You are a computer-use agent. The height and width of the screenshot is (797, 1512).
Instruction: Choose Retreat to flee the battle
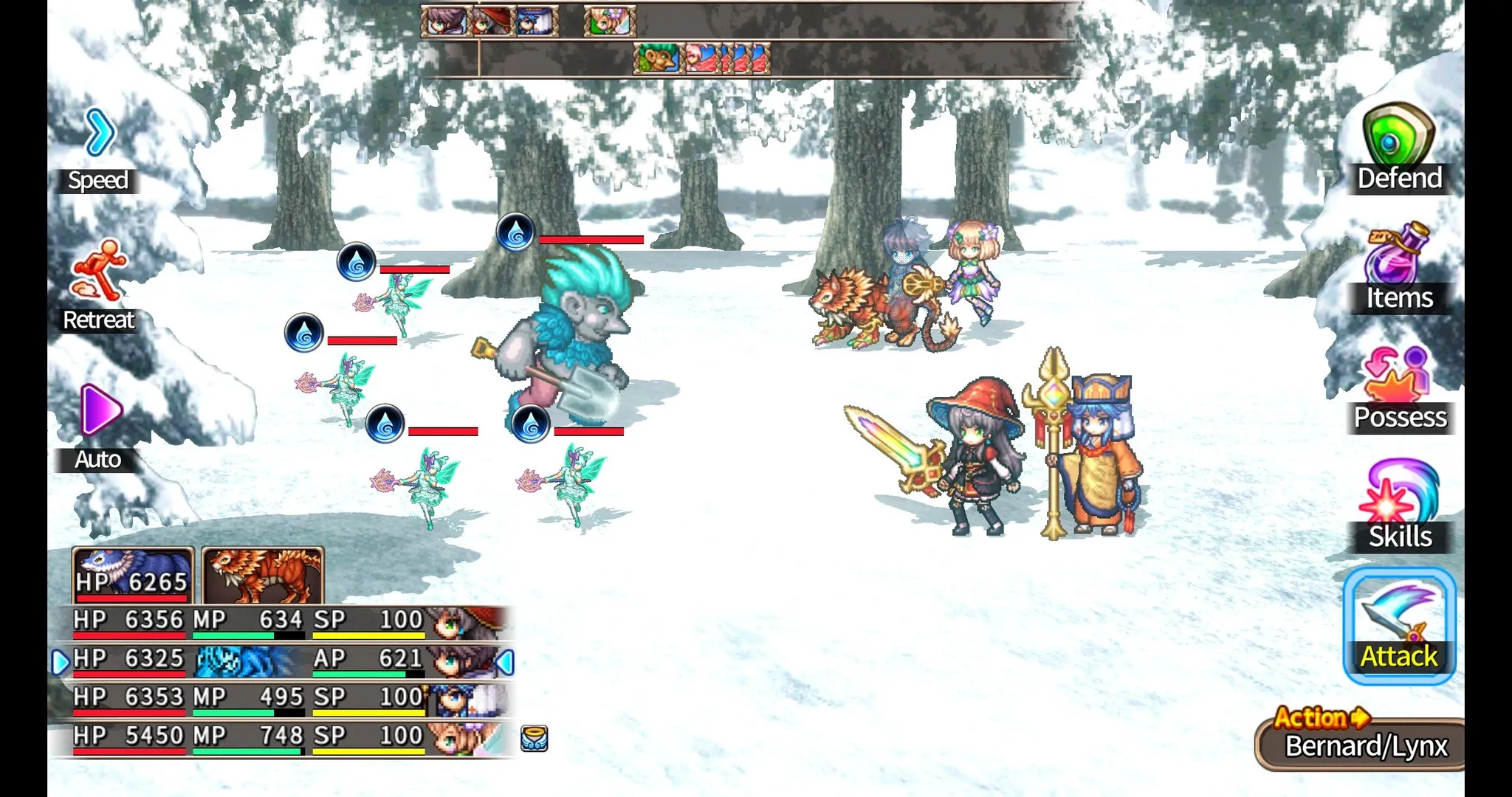tap(99, 286)
